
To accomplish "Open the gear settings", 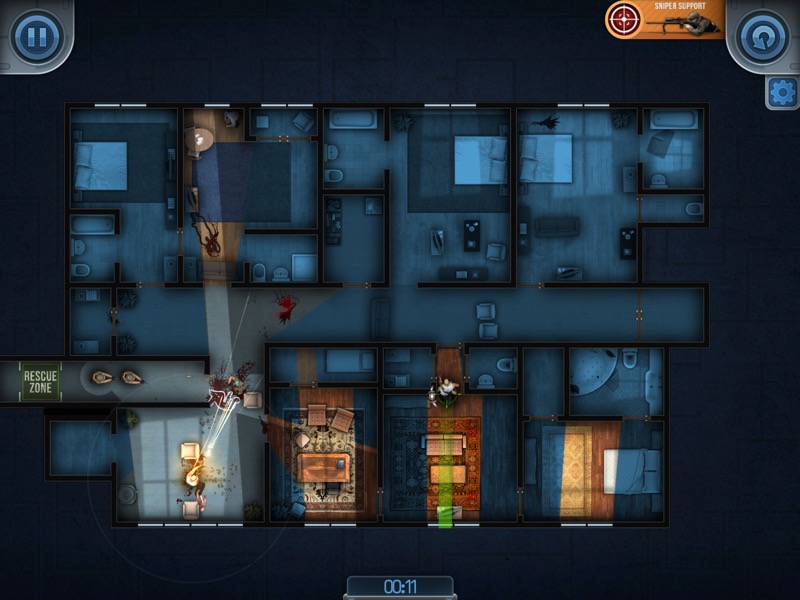I will click(x=782, y=93).
